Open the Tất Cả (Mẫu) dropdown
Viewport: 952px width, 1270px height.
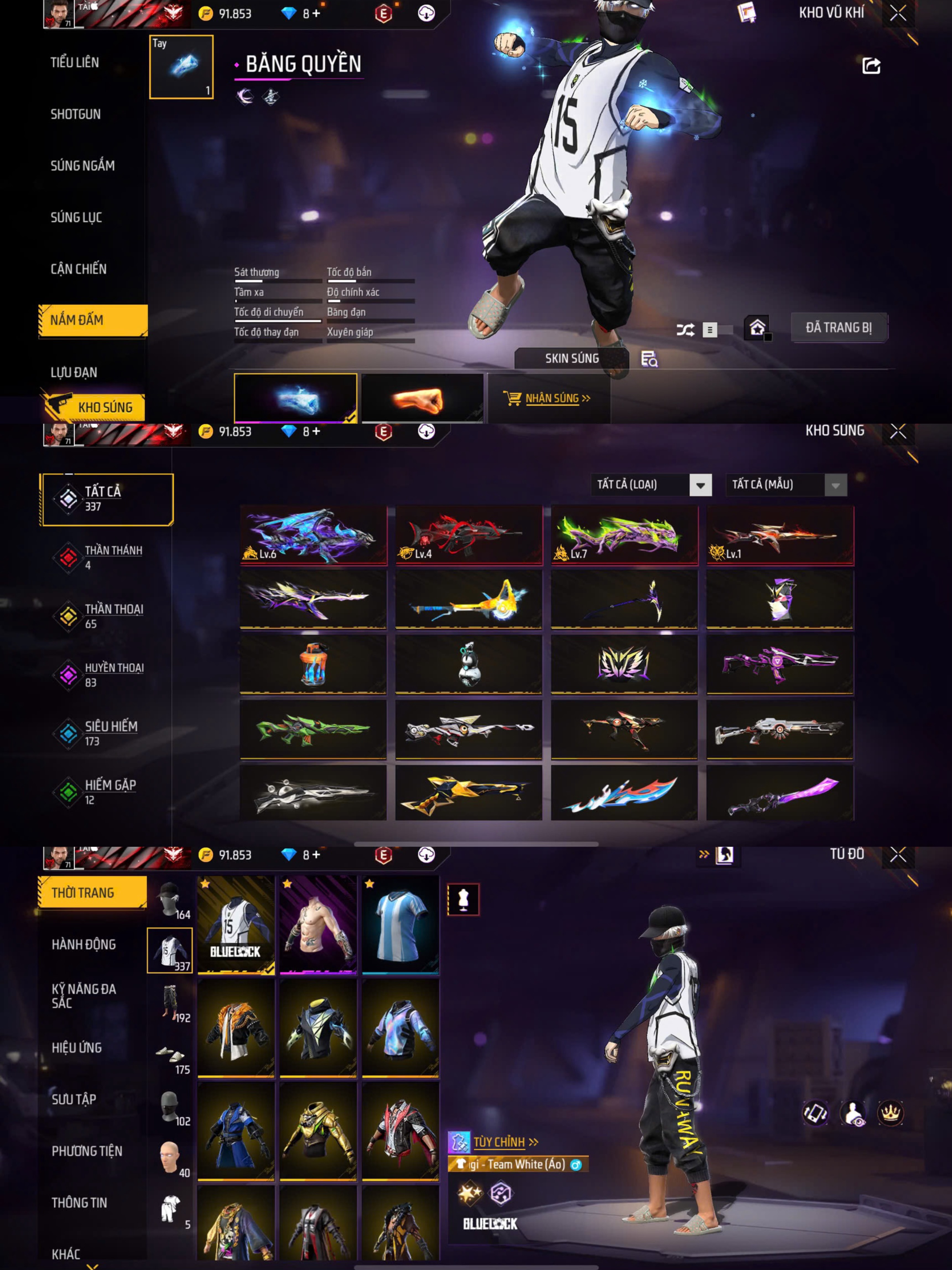(786, 484)
